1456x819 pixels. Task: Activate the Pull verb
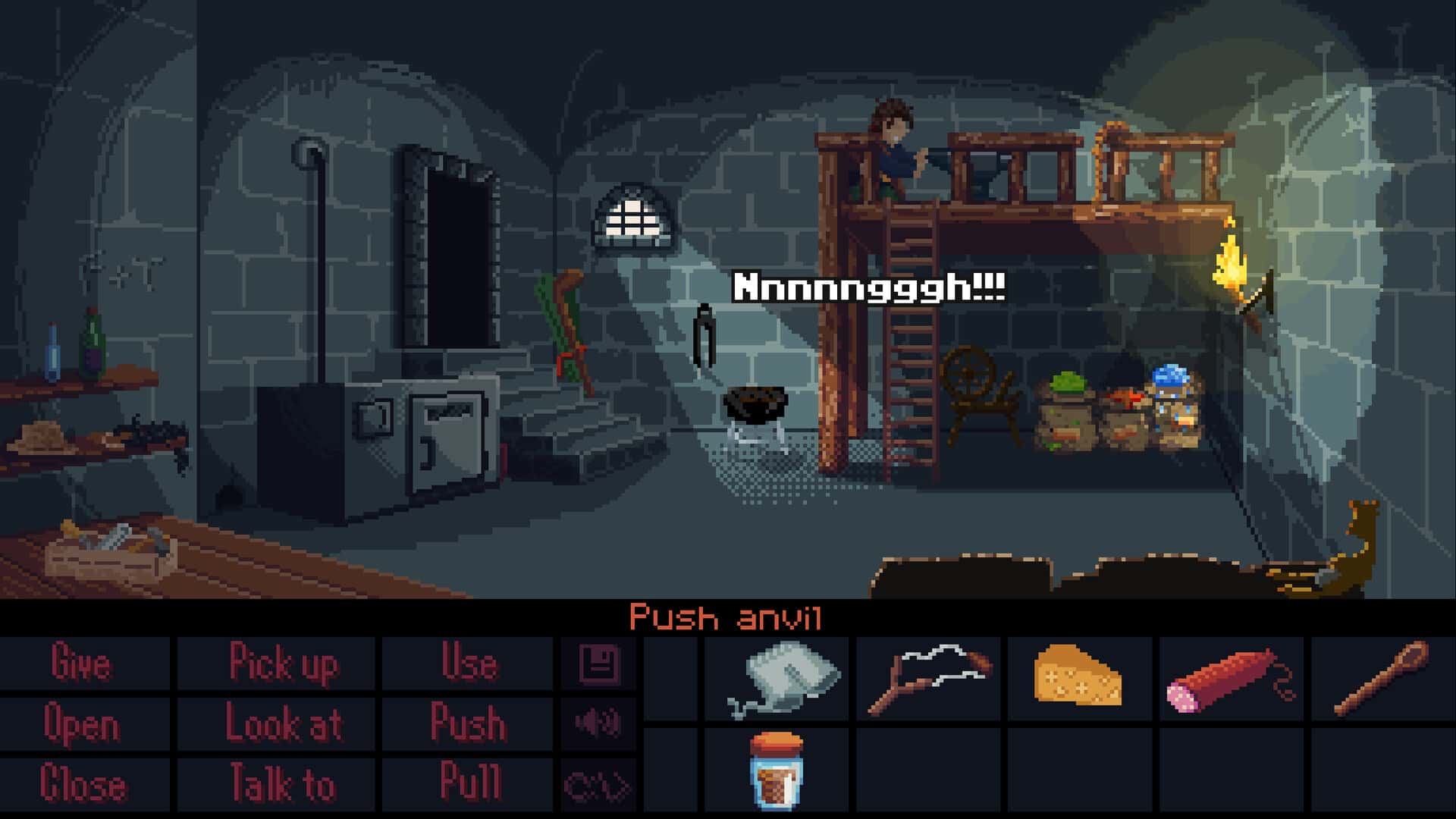pyautogui.click(x=469, y=783)
